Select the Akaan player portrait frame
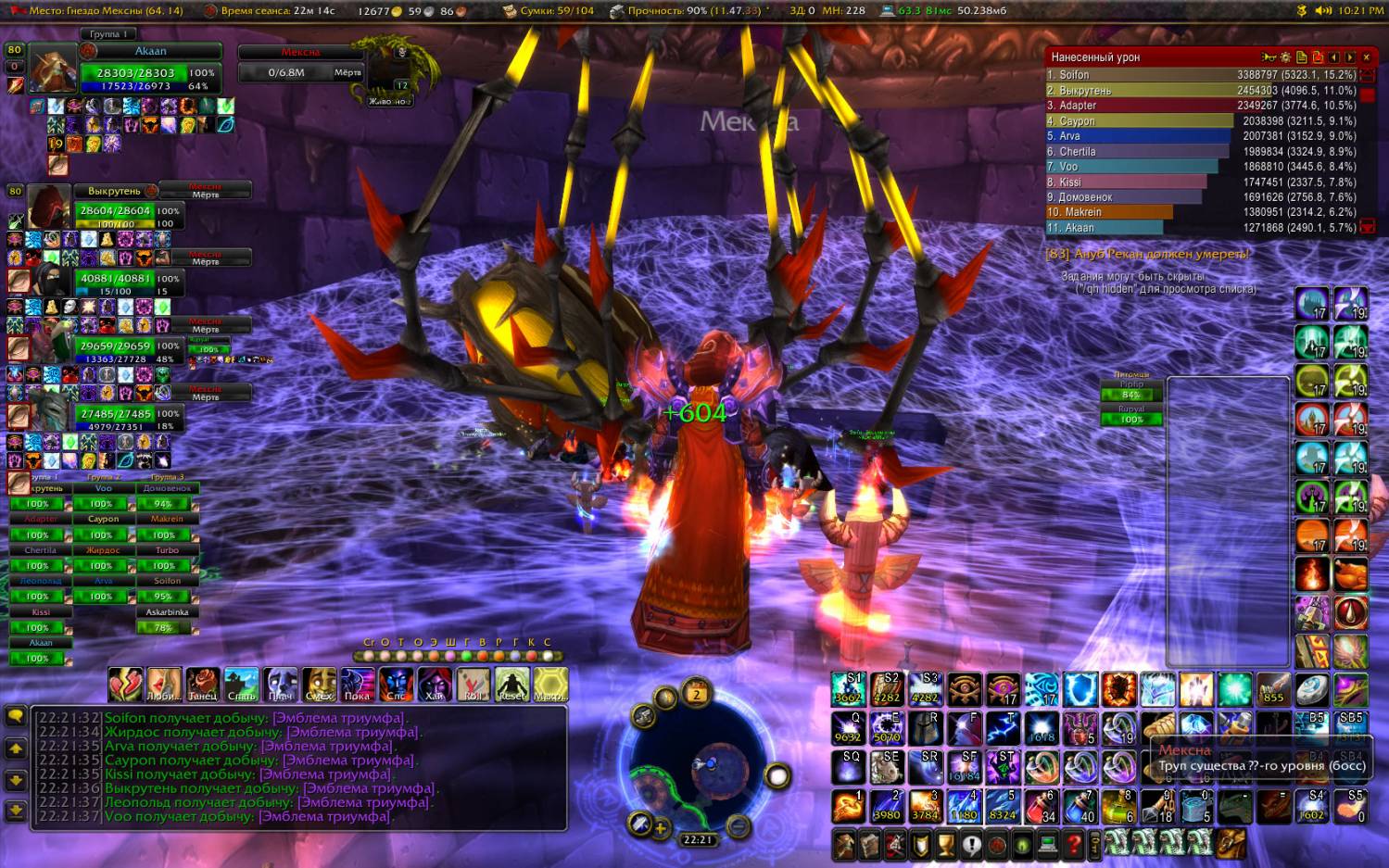The height and width of the screenshot is (868, 1389). tap(53, 69)
